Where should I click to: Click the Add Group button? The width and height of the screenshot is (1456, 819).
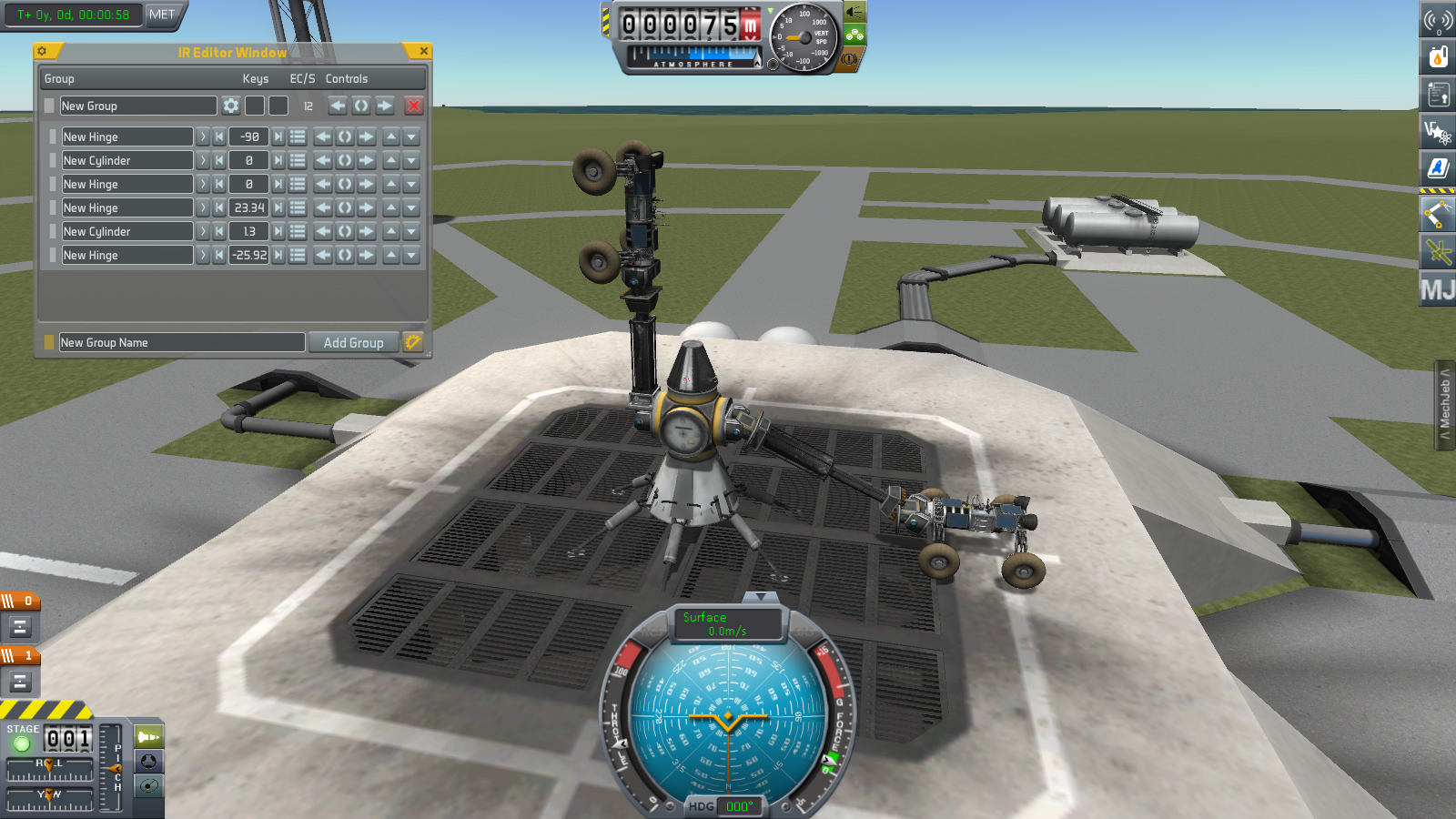point(353,343)
